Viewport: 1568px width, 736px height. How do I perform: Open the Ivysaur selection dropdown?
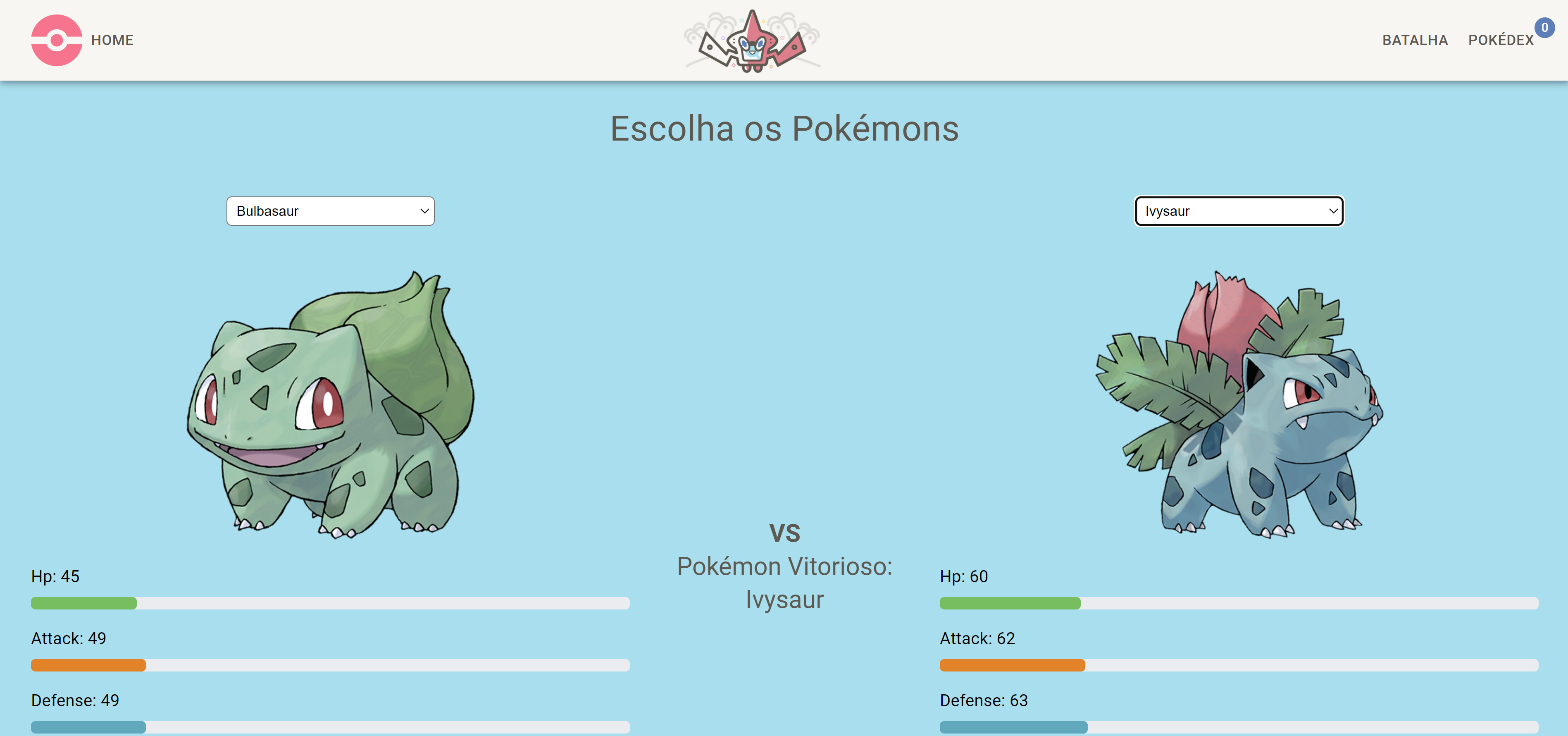point(1239,211)
